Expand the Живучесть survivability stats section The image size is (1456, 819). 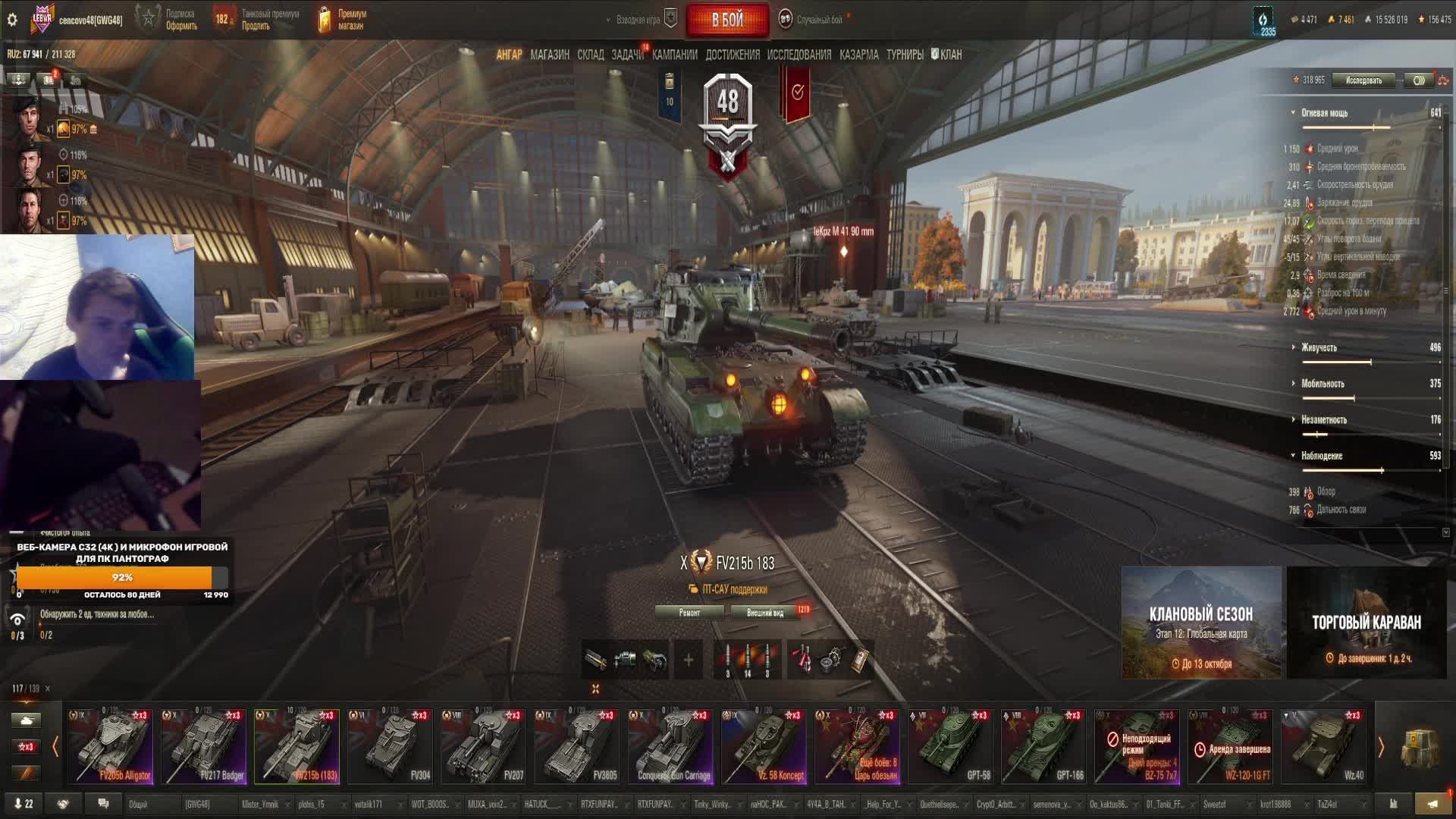tap(1319, 347)
